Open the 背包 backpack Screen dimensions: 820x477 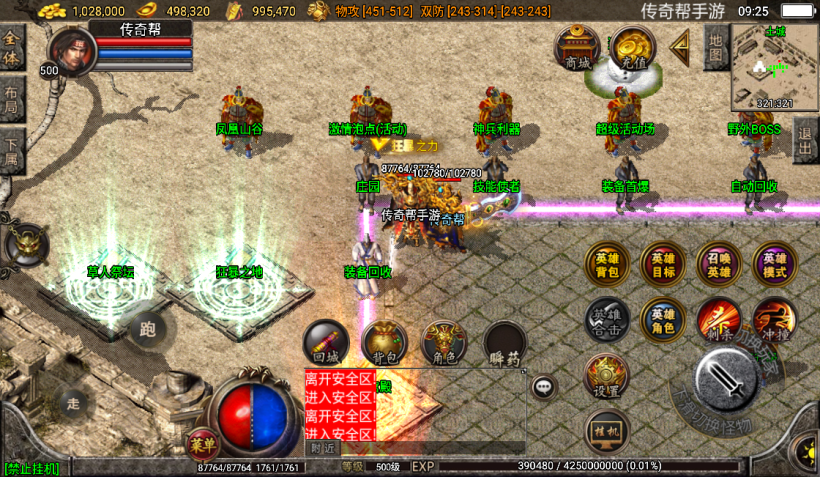click(x=384, y=343)
